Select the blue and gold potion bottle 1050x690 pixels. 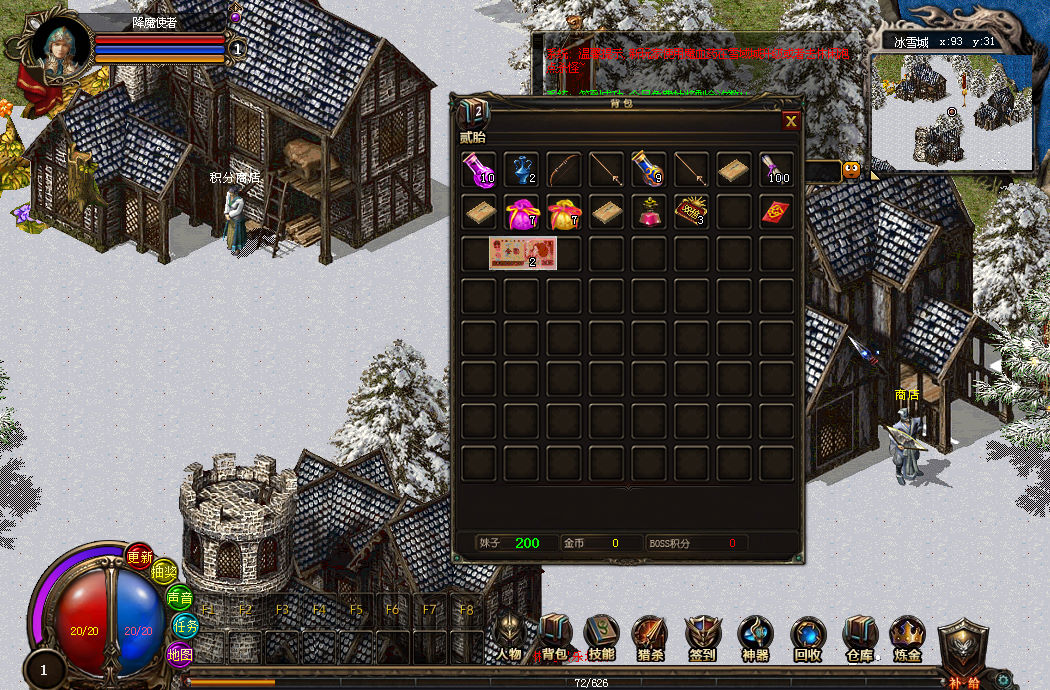pos(648,169)
